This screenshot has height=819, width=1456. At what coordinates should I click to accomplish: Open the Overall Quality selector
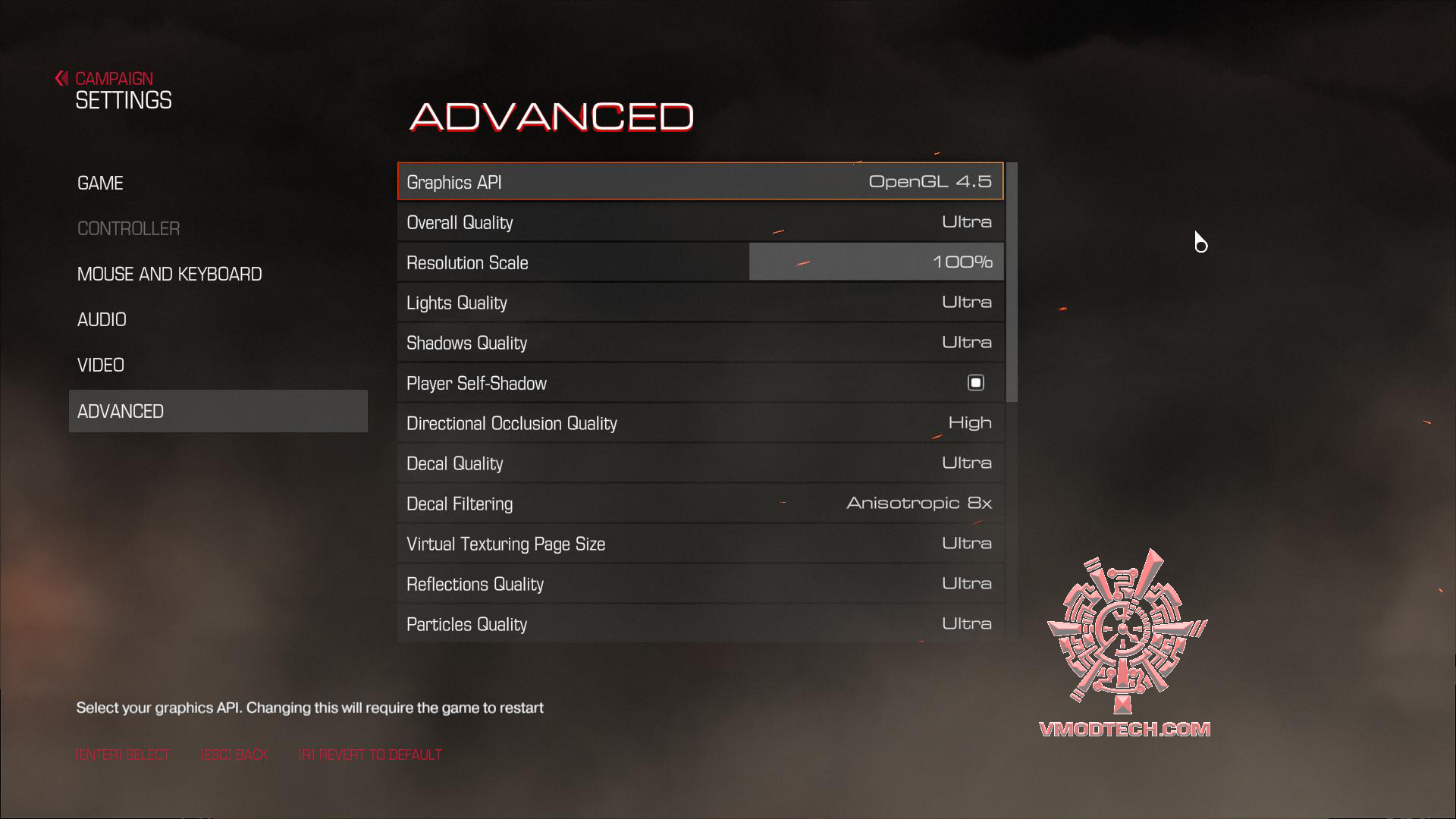(699, 222)
